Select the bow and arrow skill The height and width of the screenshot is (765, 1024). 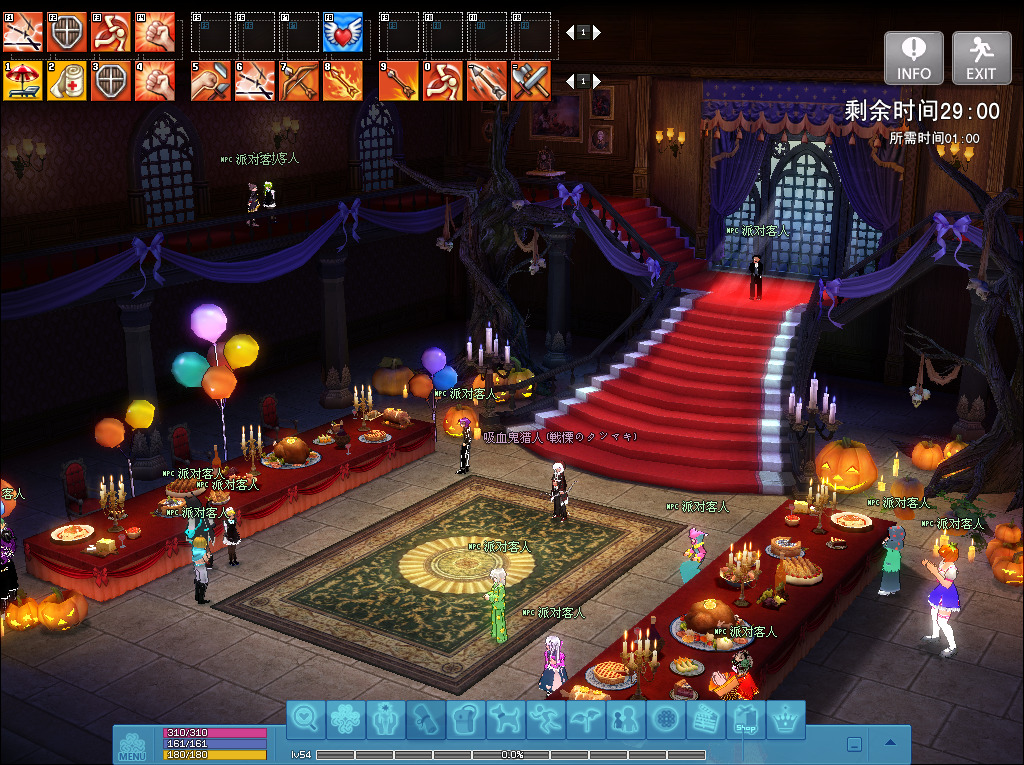coord(299,81)
